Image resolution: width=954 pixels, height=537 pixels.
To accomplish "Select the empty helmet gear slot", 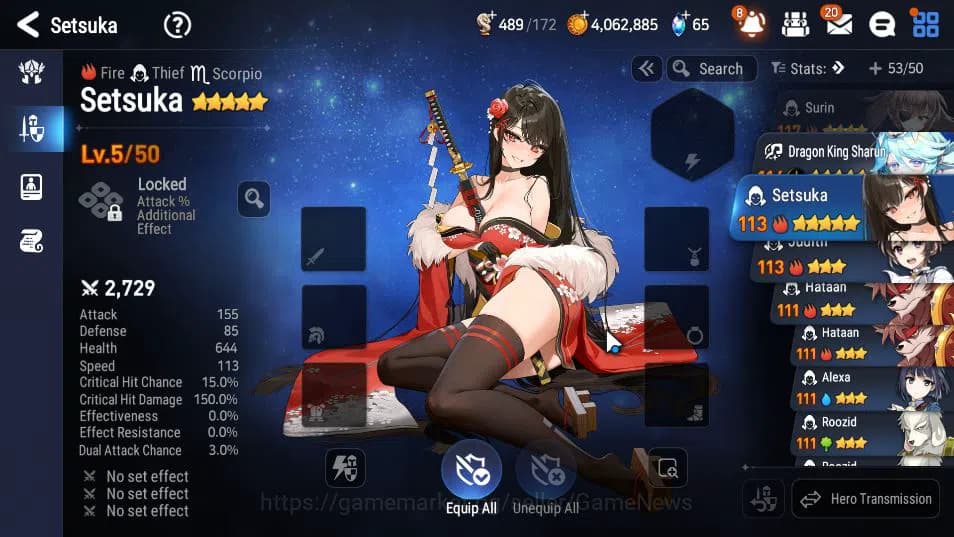I will coord(333,317).
